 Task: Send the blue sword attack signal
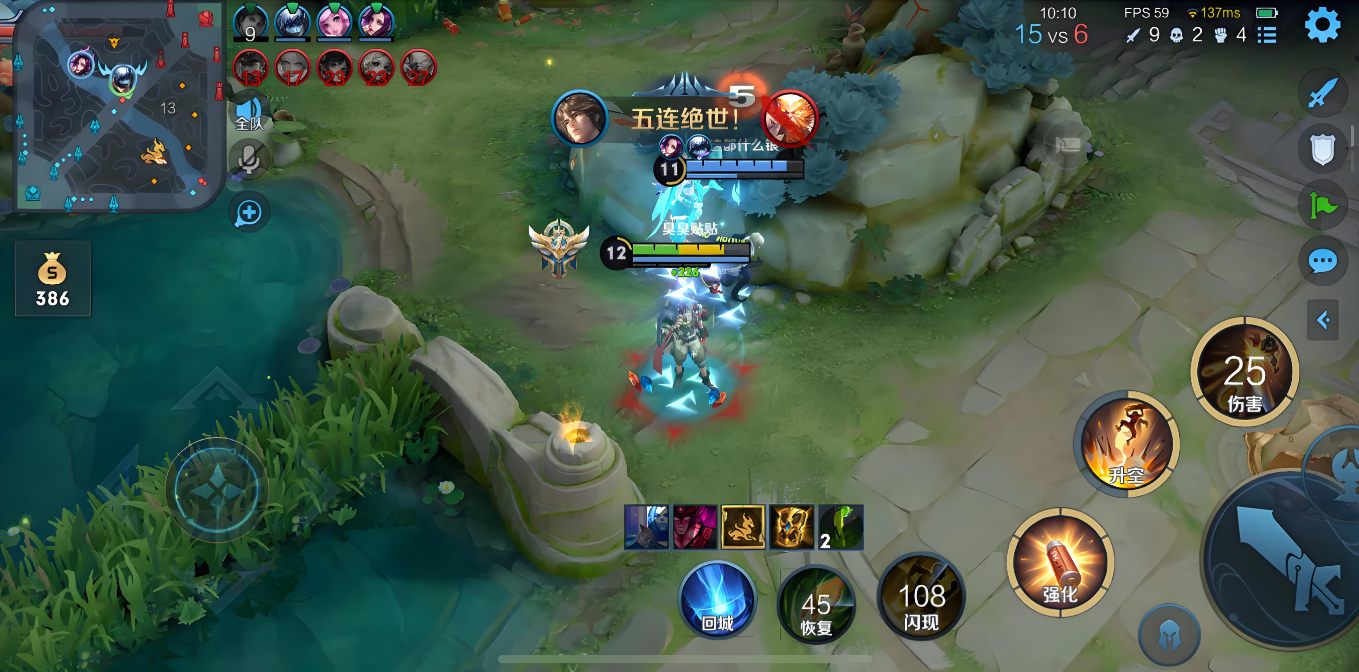tap(1322, 93)
